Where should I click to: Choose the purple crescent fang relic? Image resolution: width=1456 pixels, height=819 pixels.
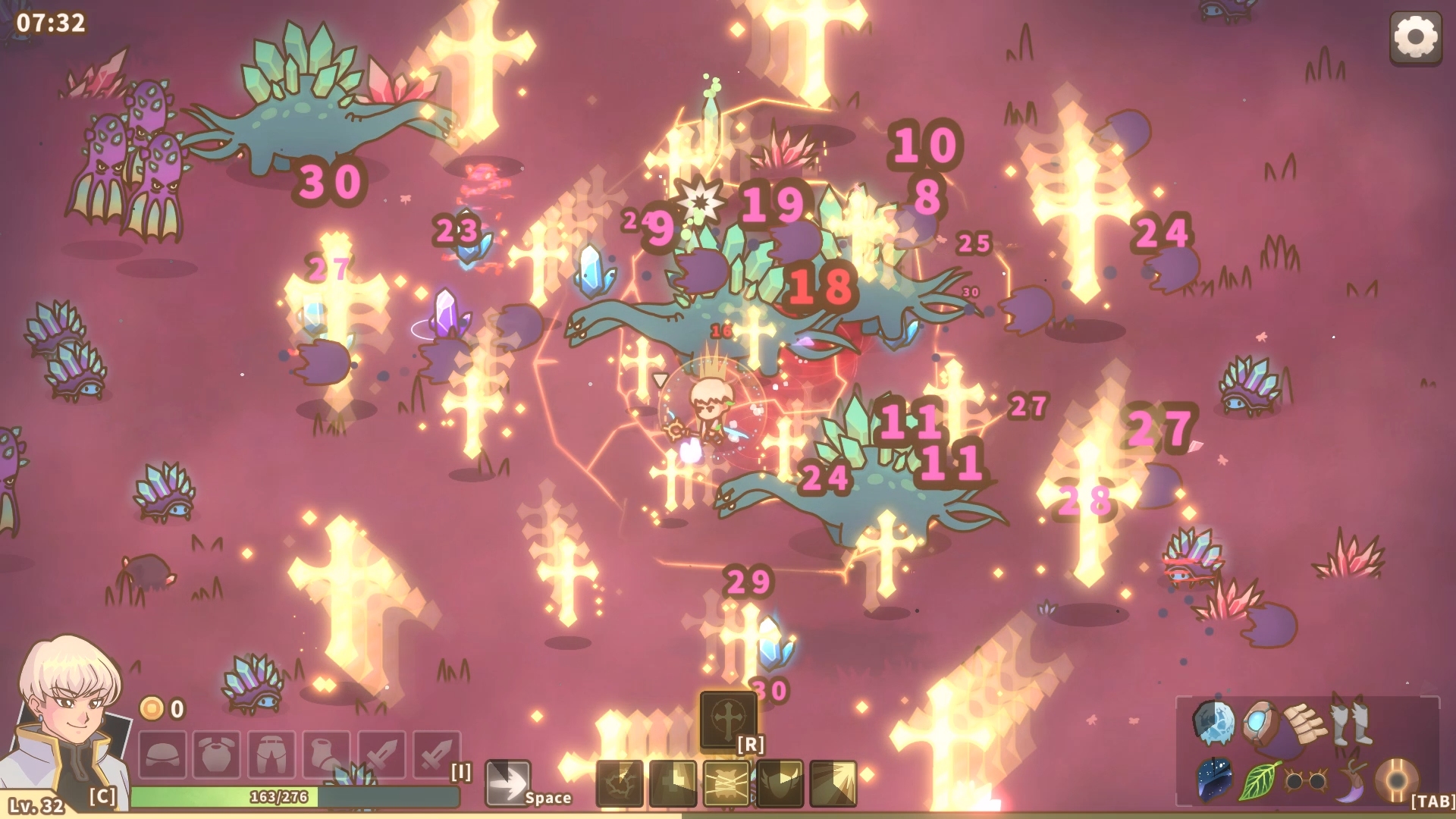point(1351,781)
